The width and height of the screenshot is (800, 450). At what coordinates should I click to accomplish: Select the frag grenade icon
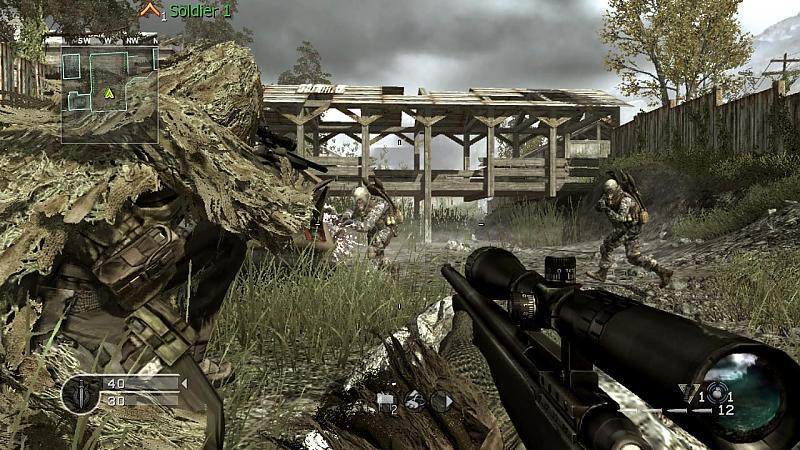(716, 392)
